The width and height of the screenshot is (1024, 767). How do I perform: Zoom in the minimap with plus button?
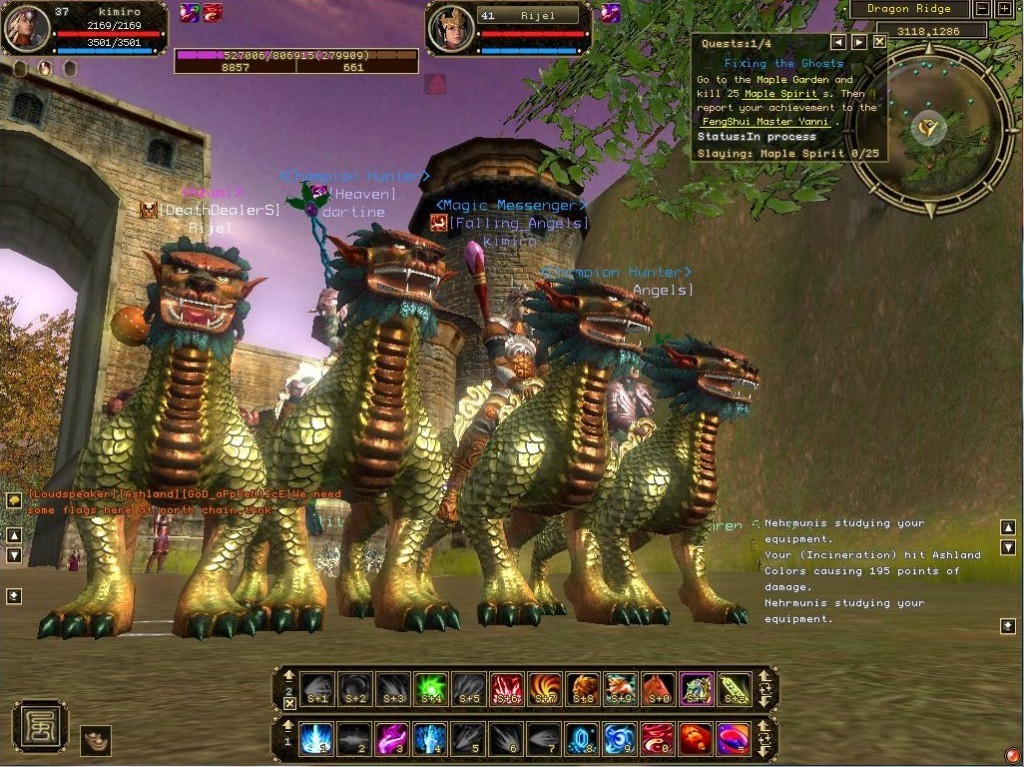click(1005, 9)
